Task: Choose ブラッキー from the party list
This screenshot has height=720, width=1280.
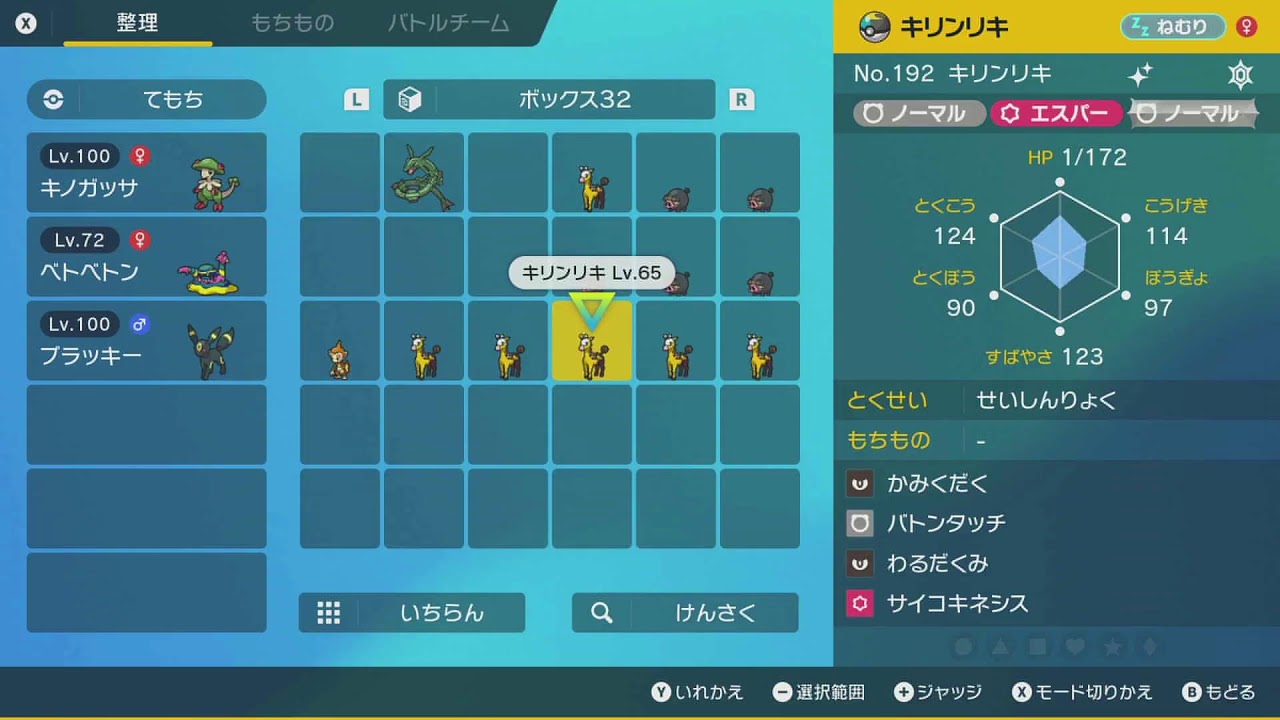Action: pyautogui.click(x=147, y=341)
